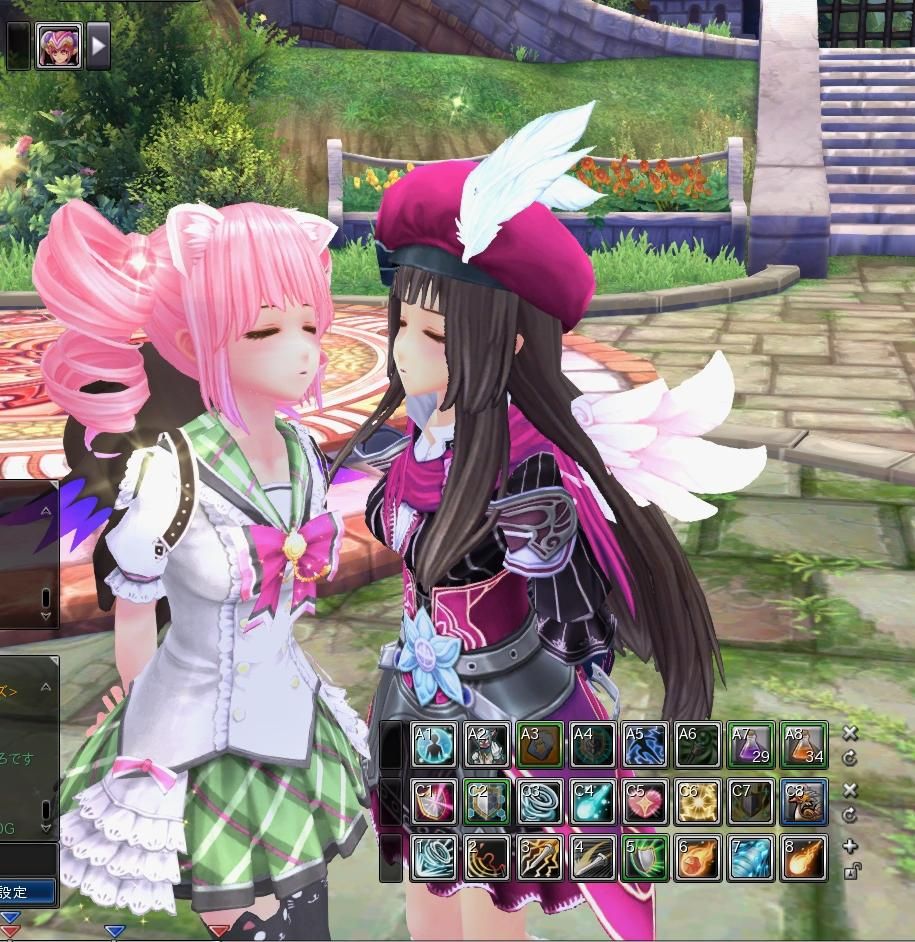This screenshot has height=942, width=915.
Task: Summon the bird mount in slot C8
Action: click(x=804, y=802)
